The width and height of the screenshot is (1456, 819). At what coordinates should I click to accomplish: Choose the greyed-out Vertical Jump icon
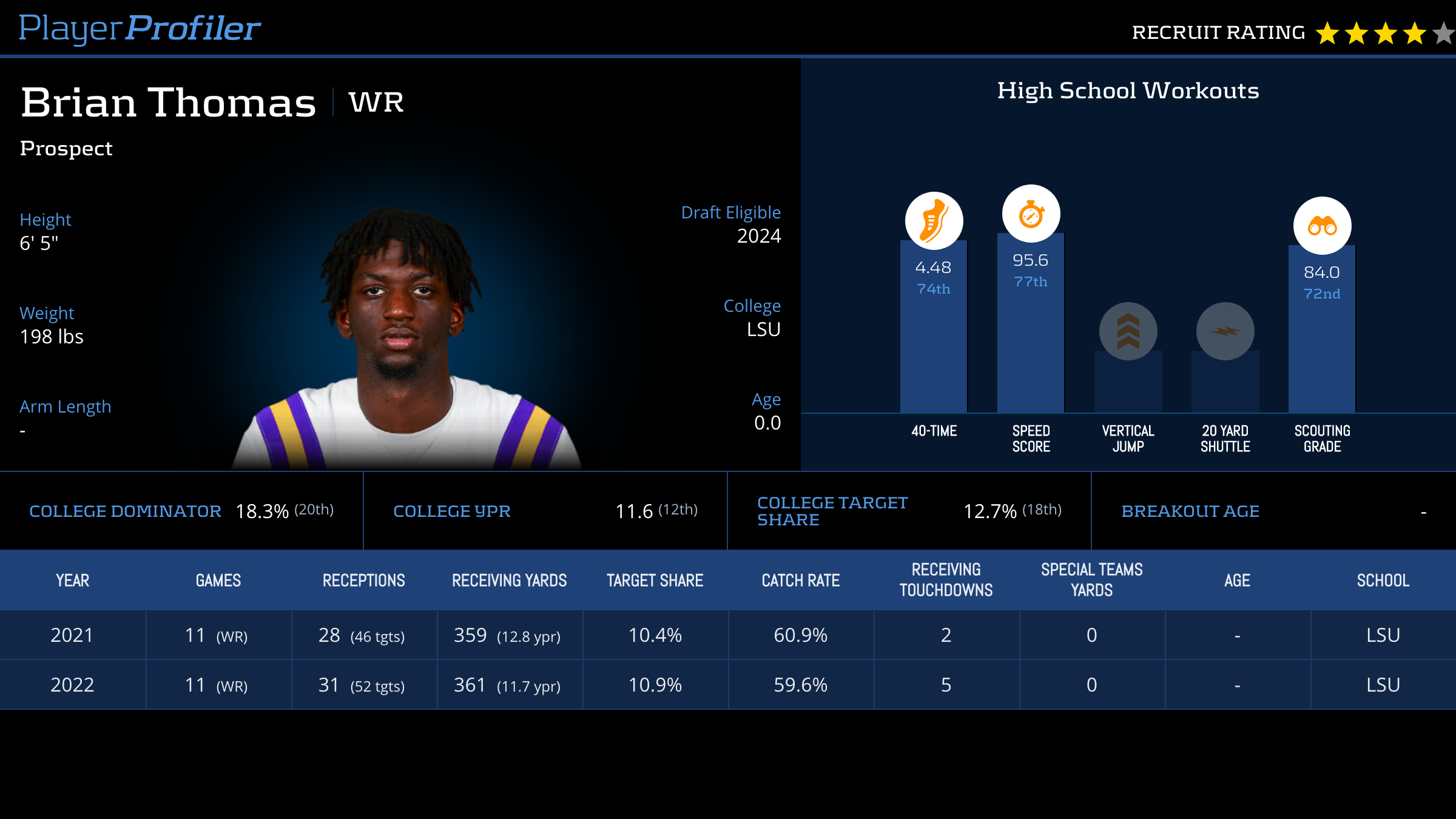[x=1128, y=331]
